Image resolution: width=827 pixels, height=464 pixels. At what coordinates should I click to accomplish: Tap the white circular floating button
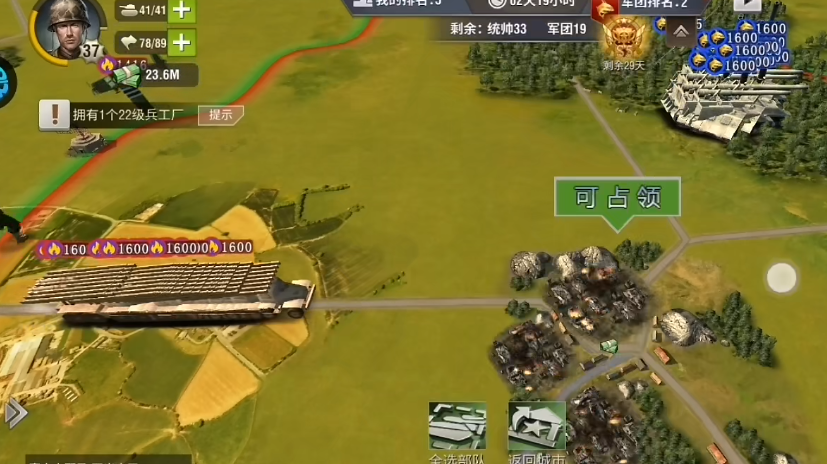781,277
